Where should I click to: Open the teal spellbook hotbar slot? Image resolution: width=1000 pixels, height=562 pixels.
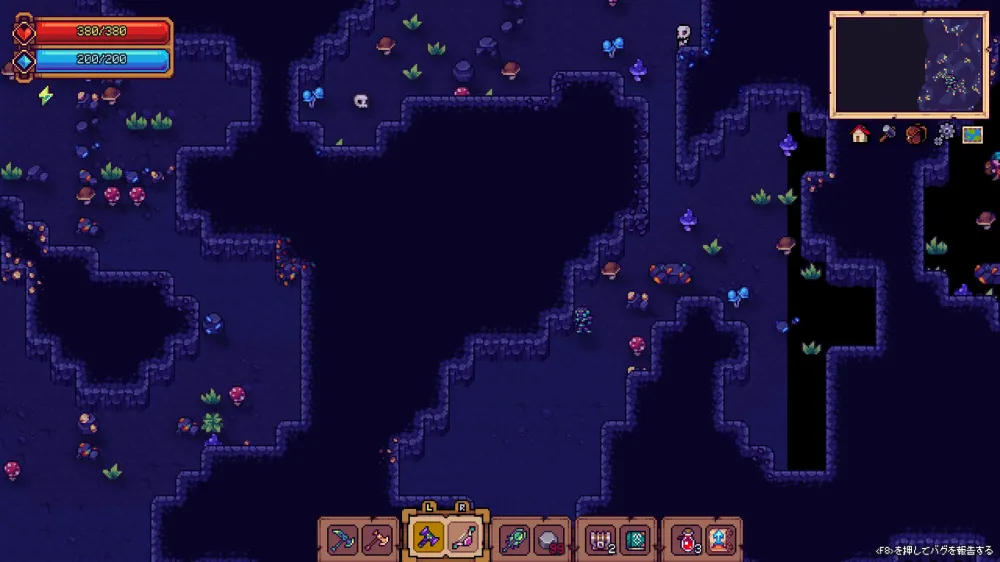tap(634, 540)
